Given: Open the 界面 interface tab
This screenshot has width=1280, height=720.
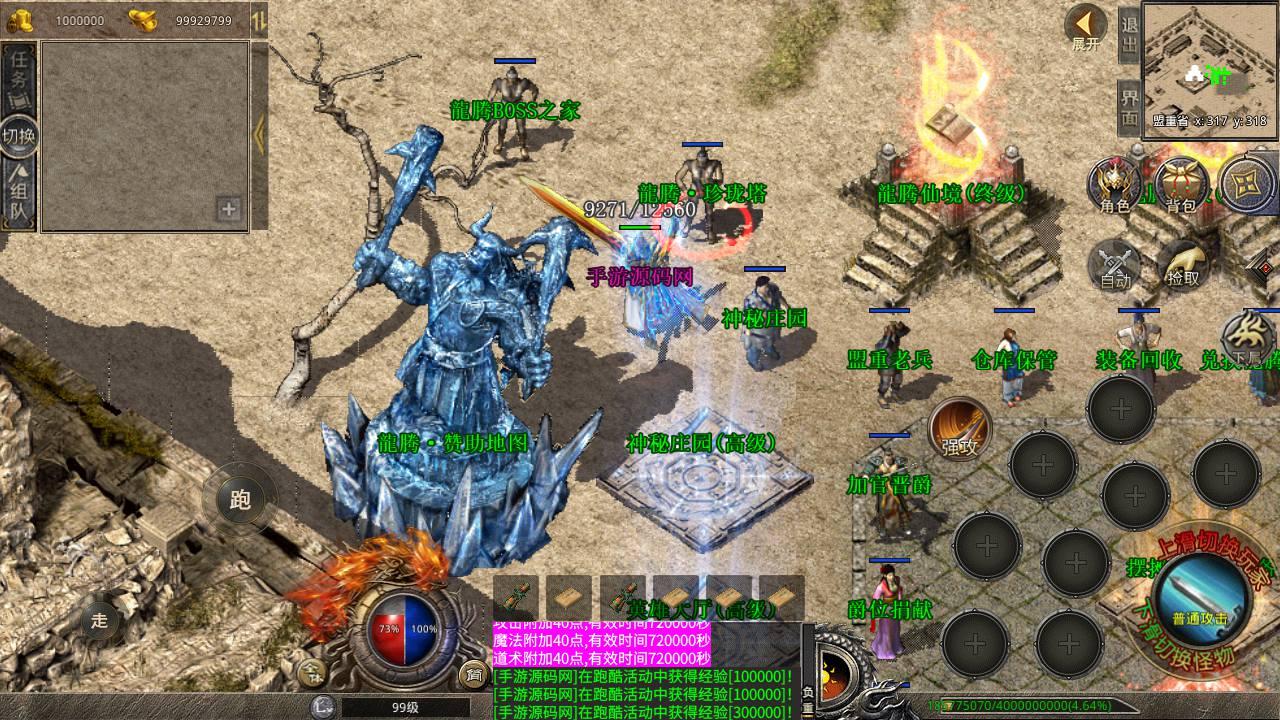Looking at the screenshot, I should (x=1129, y=107).
